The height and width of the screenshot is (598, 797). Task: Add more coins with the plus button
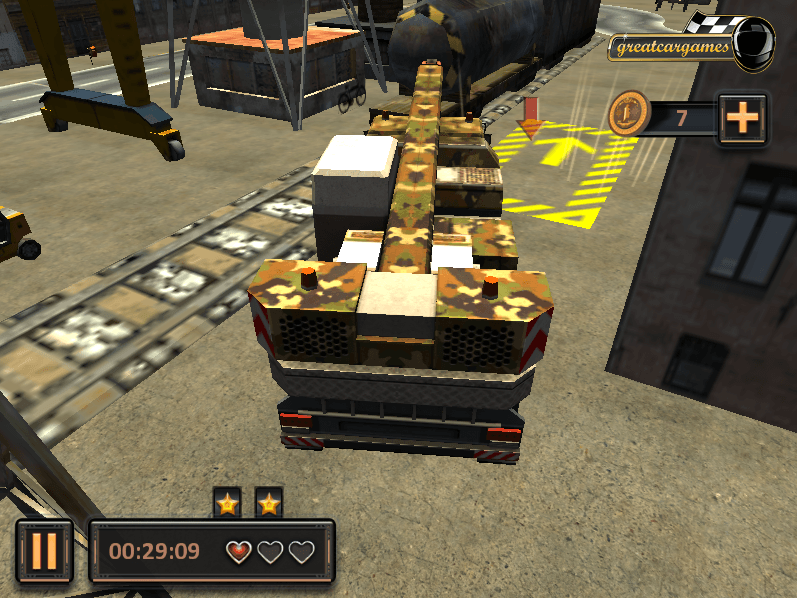click(x=742, y=119)
